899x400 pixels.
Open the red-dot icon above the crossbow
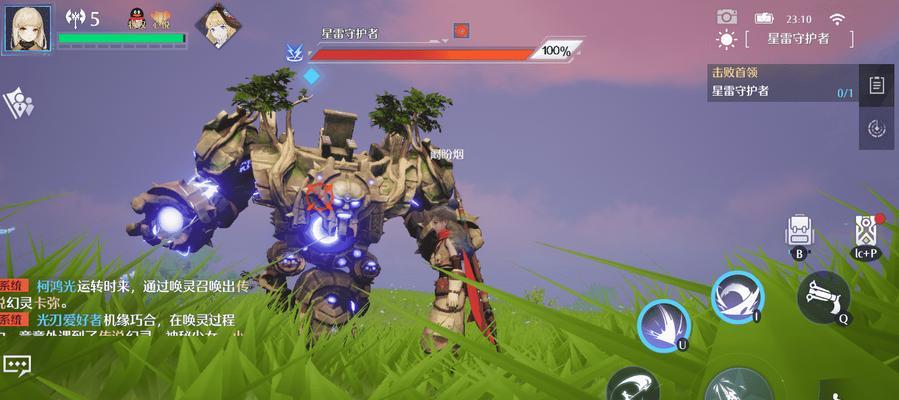click(866, 232)
